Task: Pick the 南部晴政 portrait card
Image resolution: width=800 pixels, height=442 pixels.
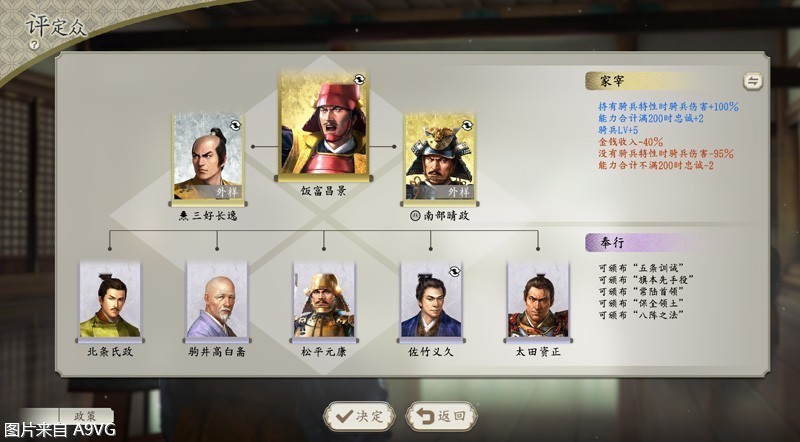Action: pos(439,156)
